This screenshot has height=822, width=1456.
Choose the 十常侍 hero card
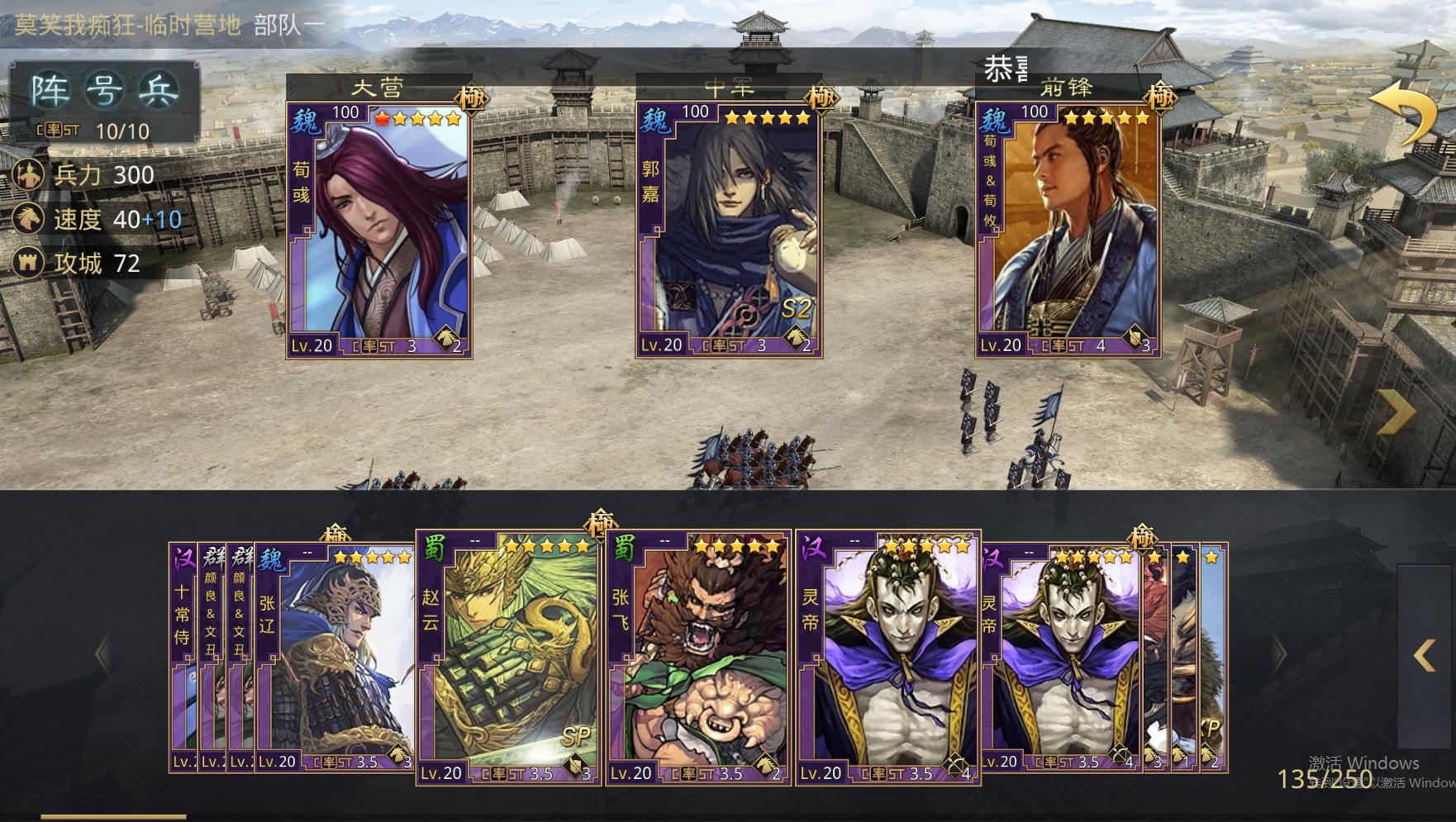182,657
